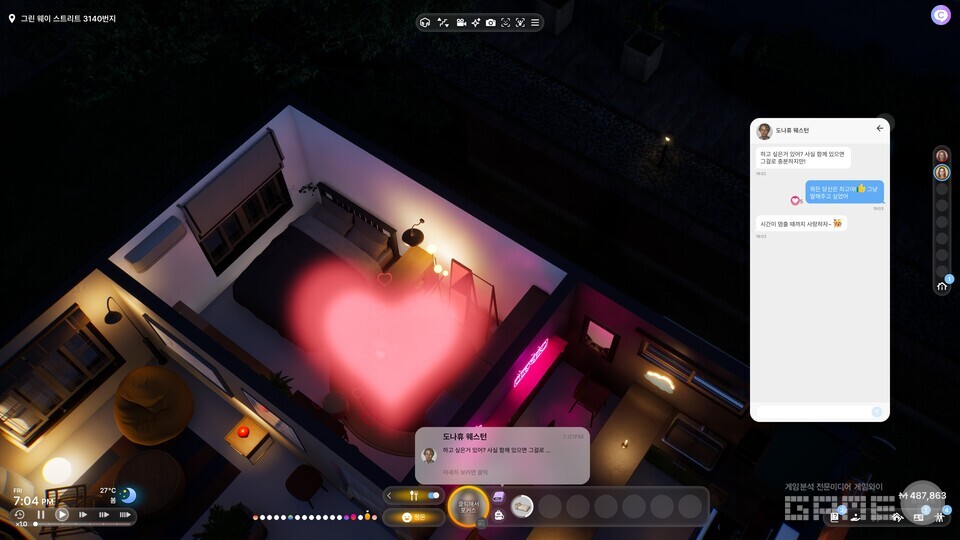This screenshot has height=540, width=960.
Task: Take a screenshot with the camera icon
Action: pyautogui.click(x=490, y=22)
